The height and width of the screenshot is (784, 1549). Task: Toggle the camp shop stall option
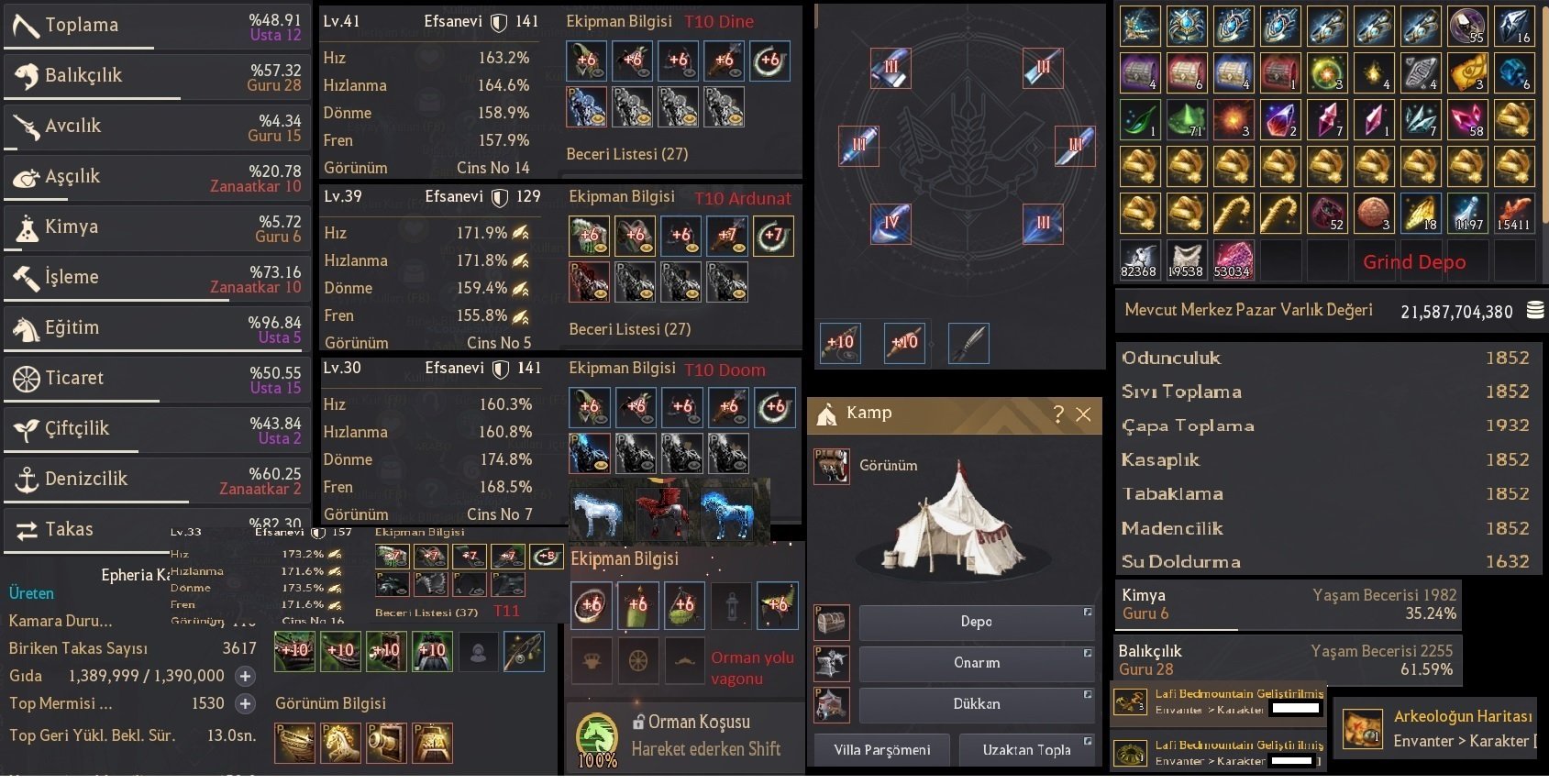click(832, 705)
